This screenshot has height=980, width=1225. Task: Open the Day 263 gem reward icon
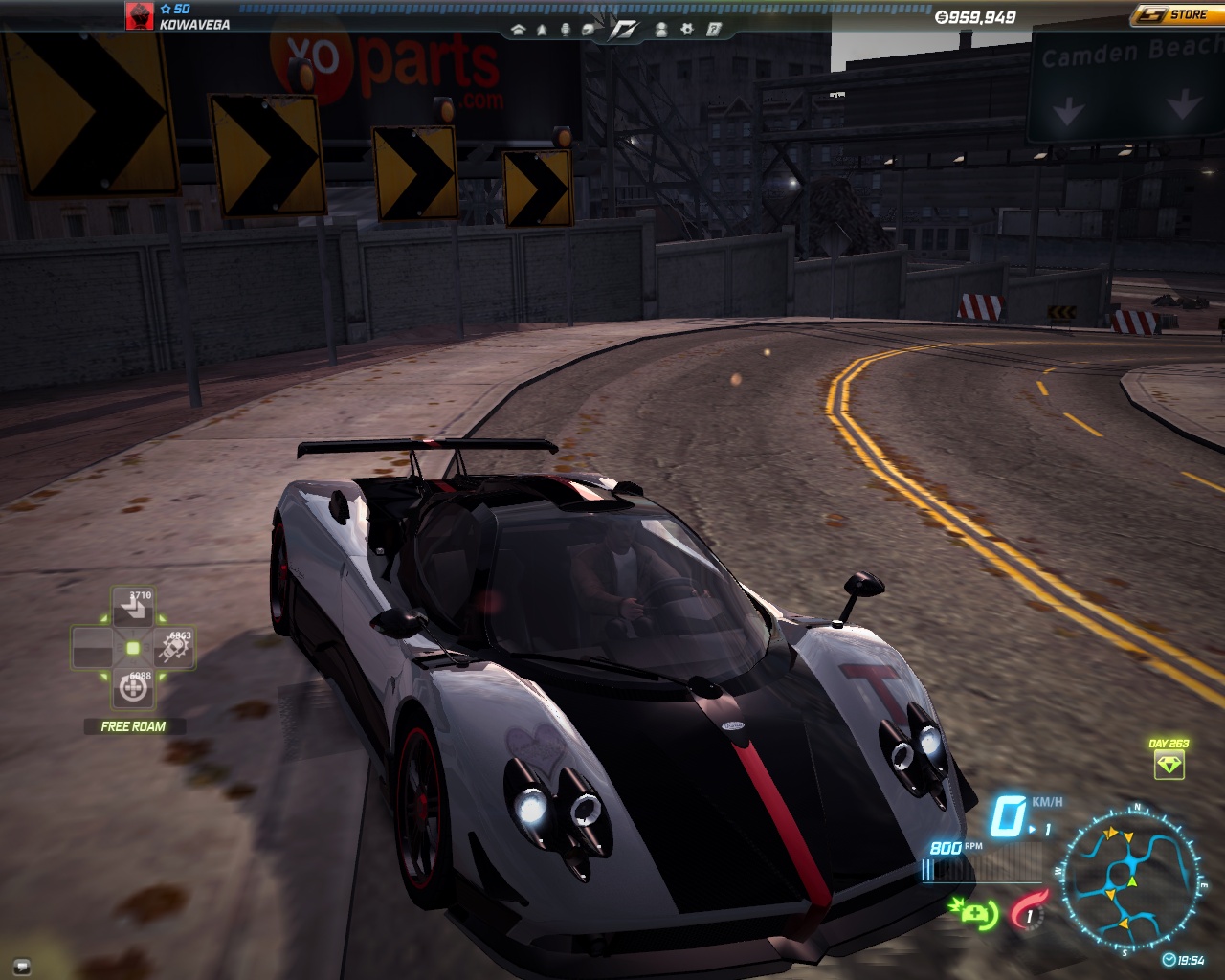(x=1169, y=764)
